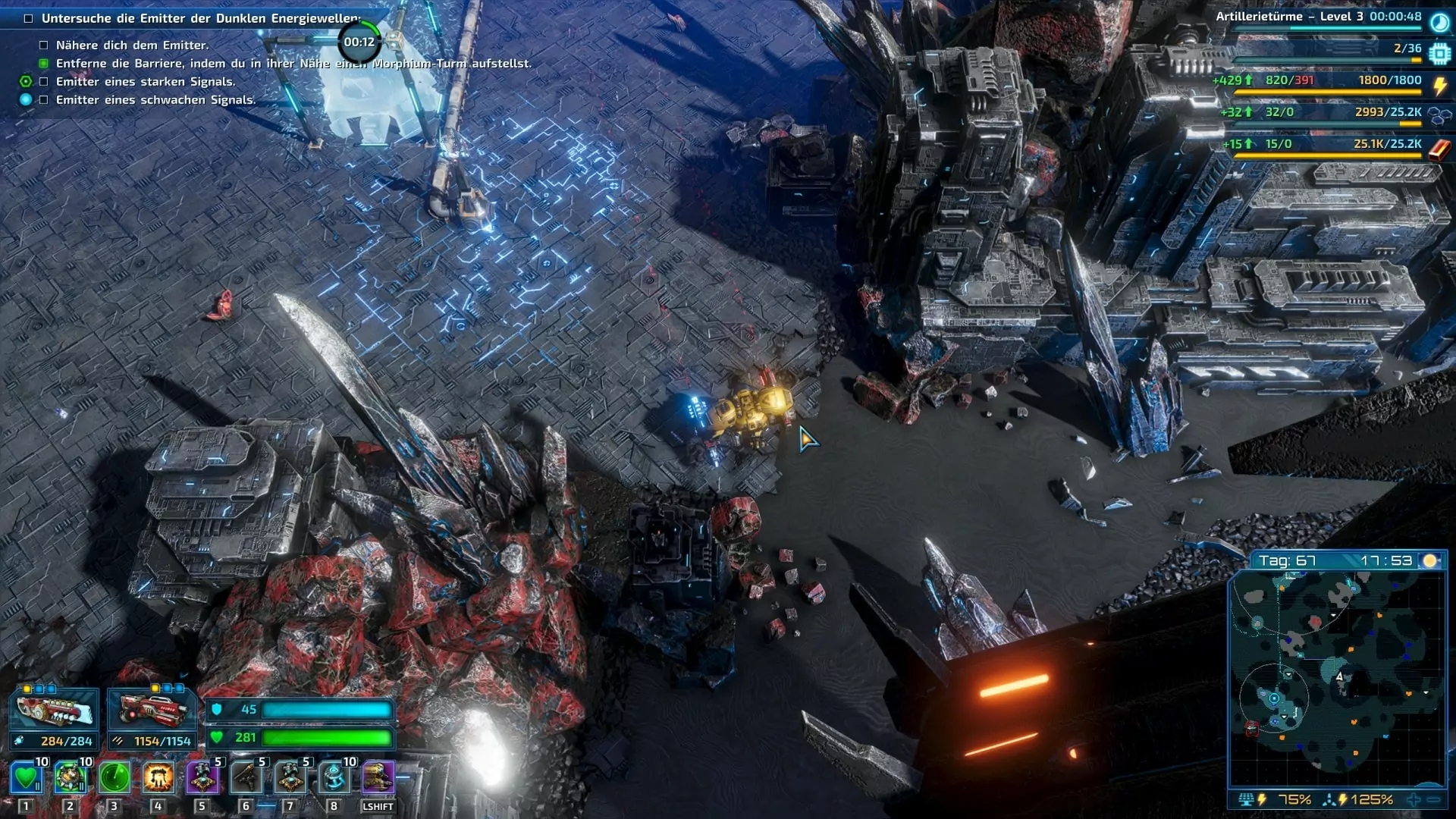Image resolution: width=1456 pixels, height=819 pixels.
Task: Select the green heart repair item slot
Action: coord(26,778)
